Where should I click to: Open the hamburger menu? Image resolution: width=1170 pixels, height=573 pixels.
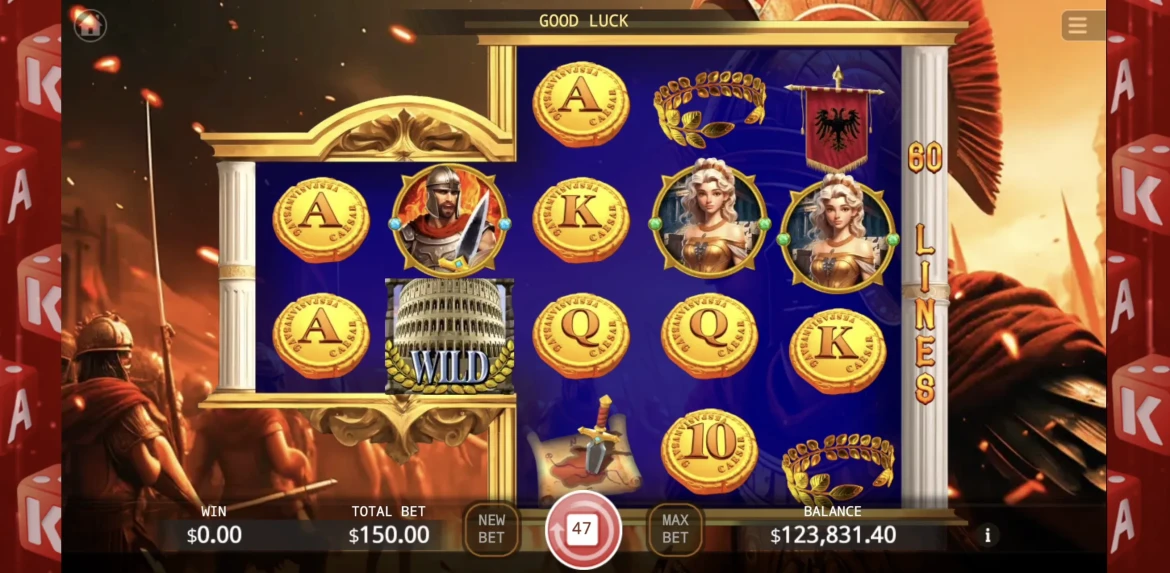[1077, 26]
